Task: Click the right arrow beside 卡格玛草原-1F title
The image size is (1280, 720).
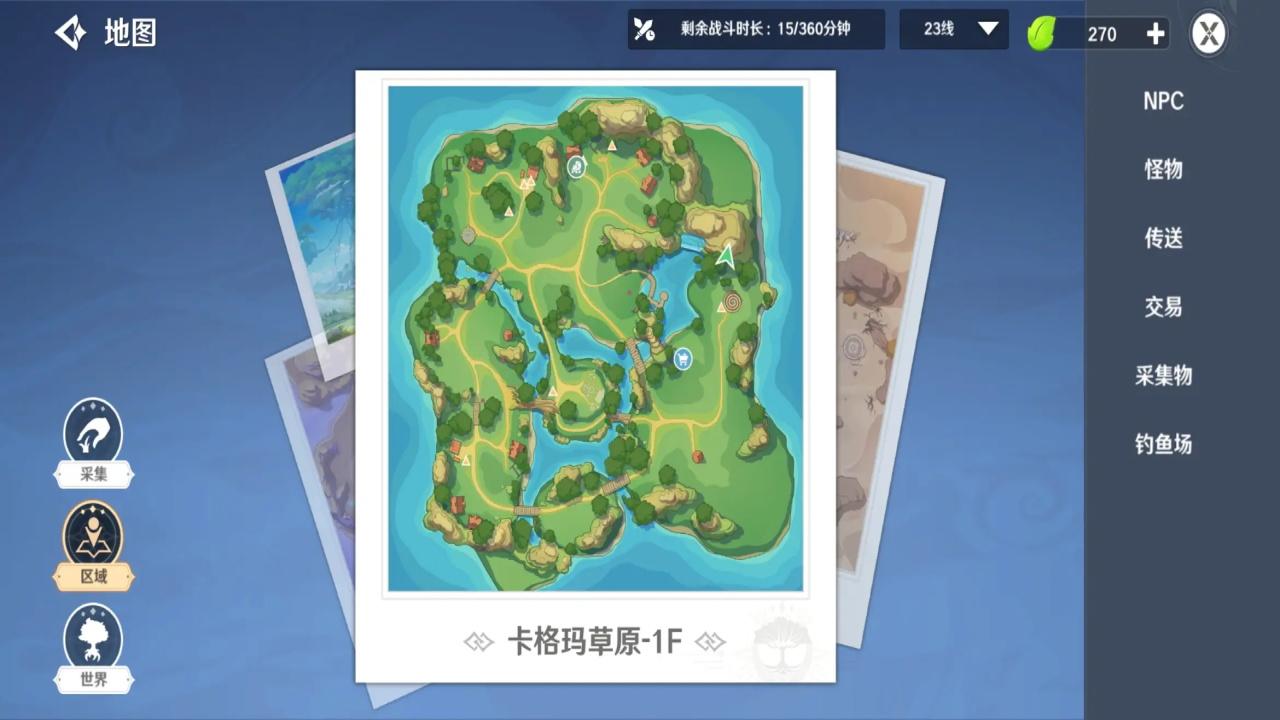Action: [x=712, y=643]
